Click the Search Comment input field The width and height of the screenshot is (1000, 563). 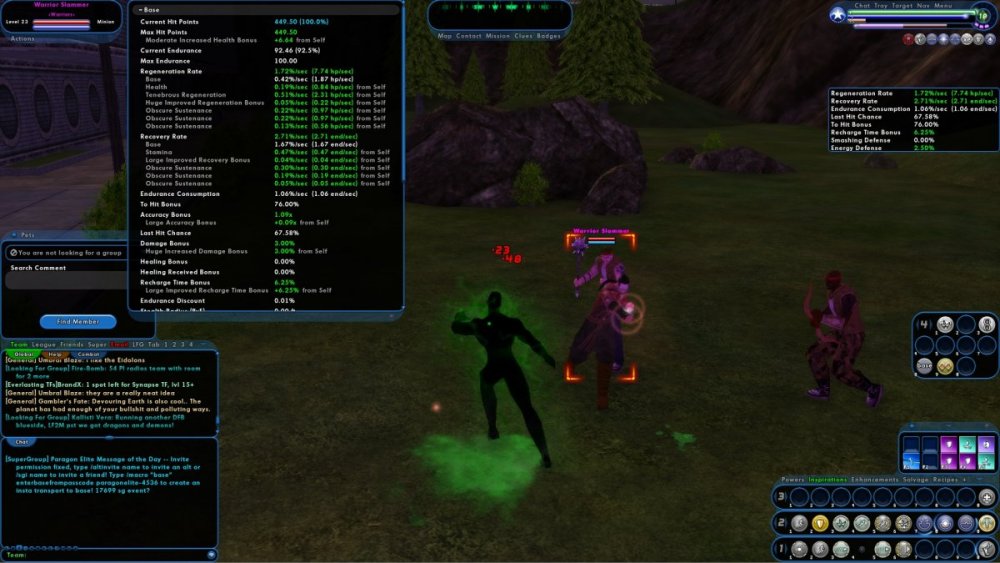(x=65, y=281)
